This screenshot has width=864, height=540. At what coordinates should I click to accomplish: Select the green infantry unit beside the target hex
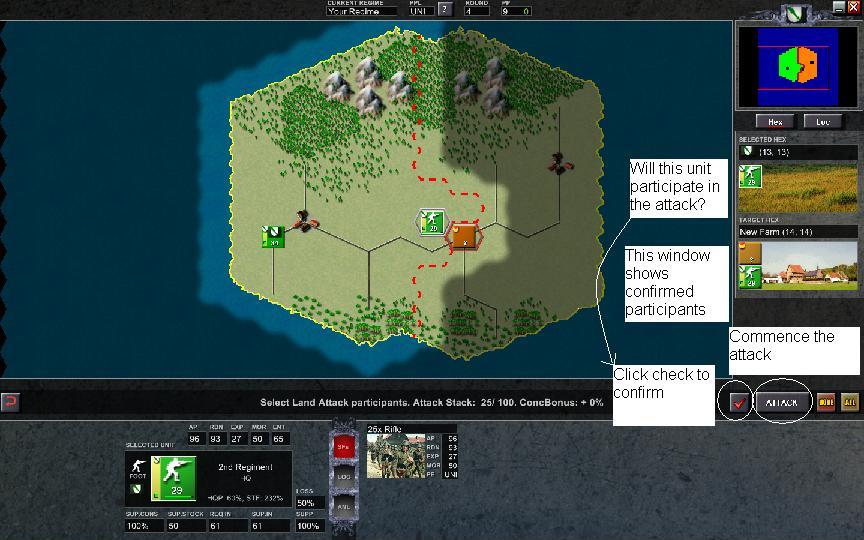pyautogui.click(x=430, y=222)
